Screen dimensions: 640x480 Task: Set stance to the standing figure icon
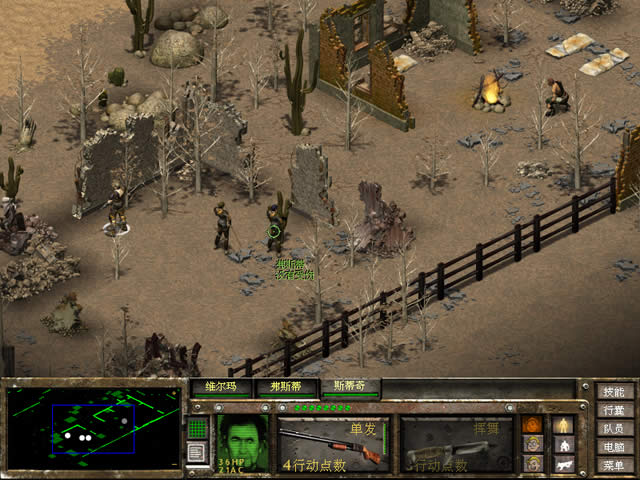pos(563,425)
